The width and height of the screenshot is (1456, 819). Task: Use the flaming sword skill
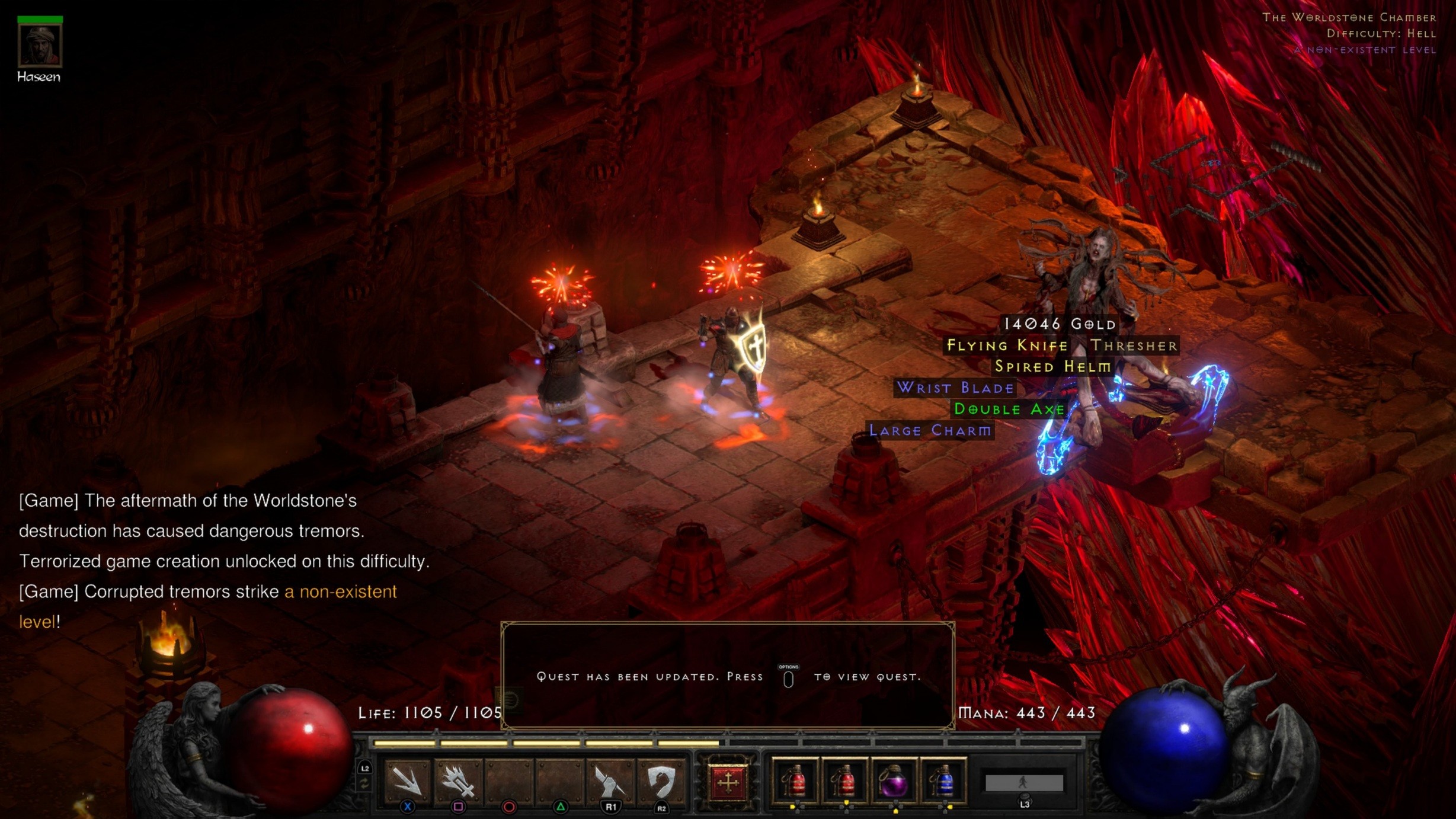point(458,781)
